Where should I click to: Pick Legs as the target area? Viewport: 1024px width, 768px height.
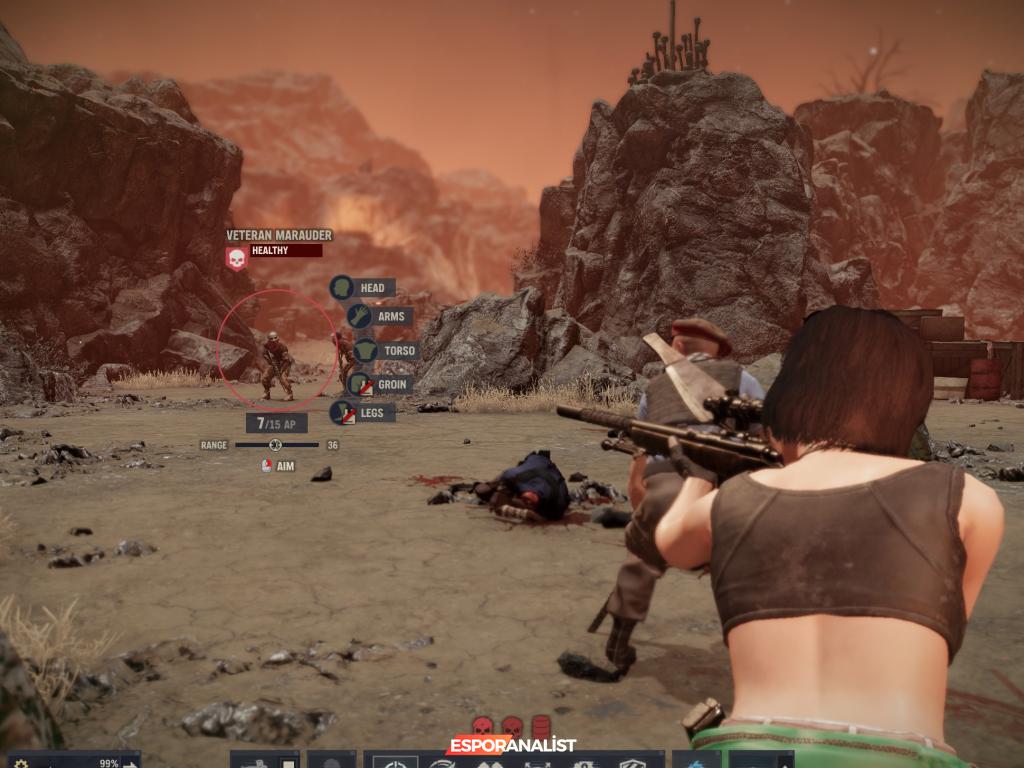click(363, 412)
